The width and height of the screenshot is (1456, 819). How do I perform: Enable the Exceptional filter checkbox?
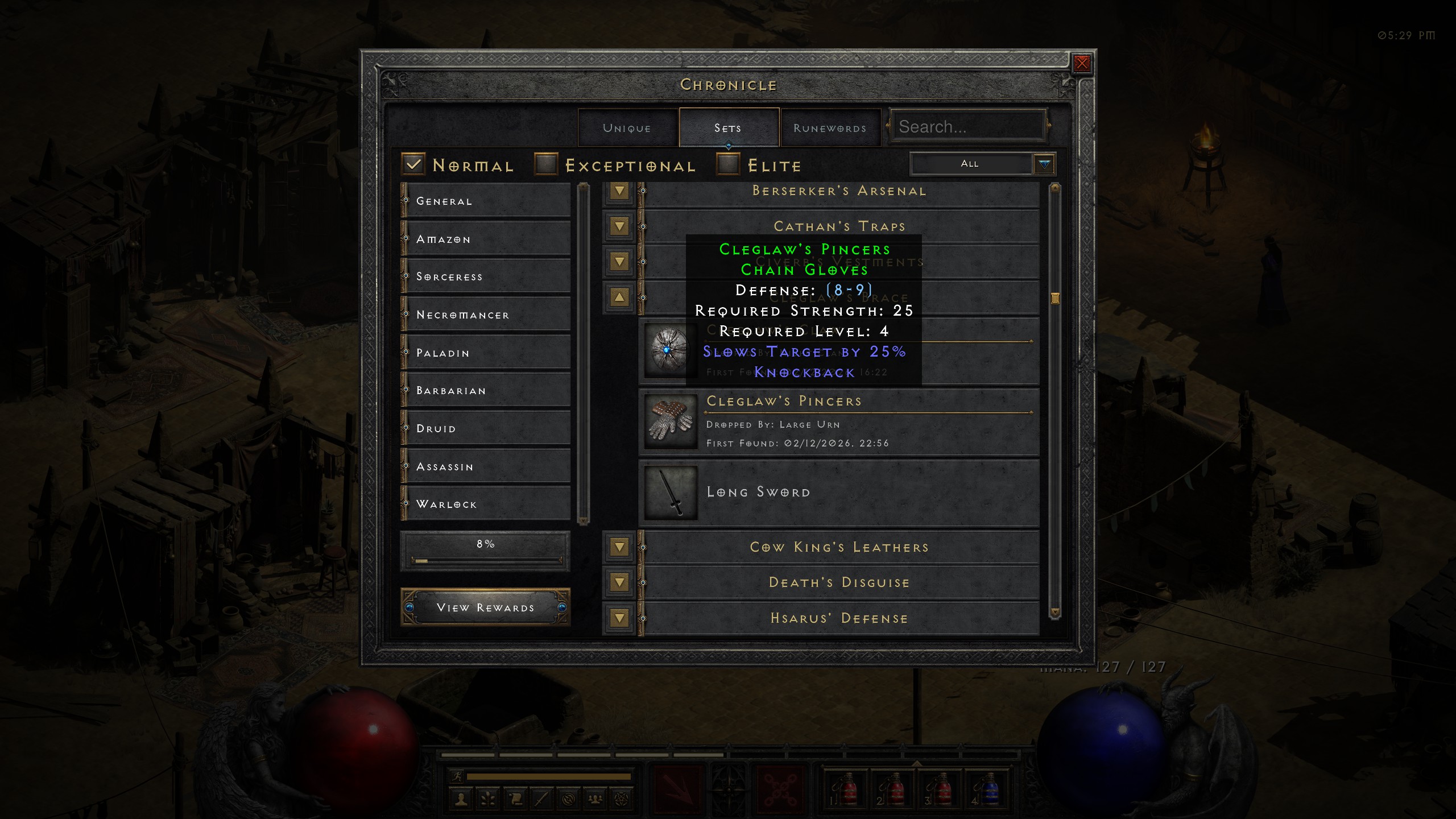[x=546, y=165]
